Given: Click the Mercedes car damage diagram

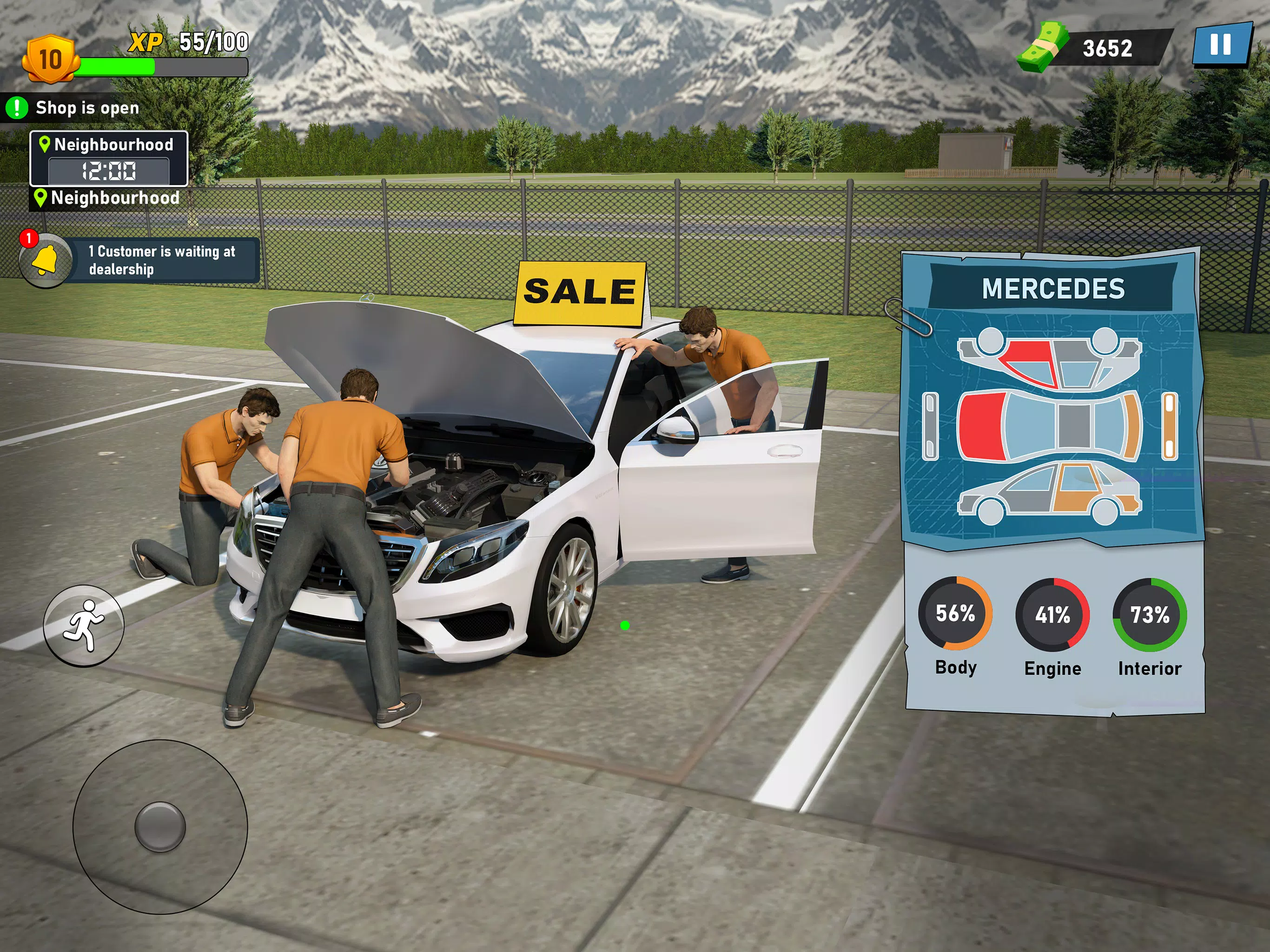Looking at the screenshot, I should coord(1050,427).
